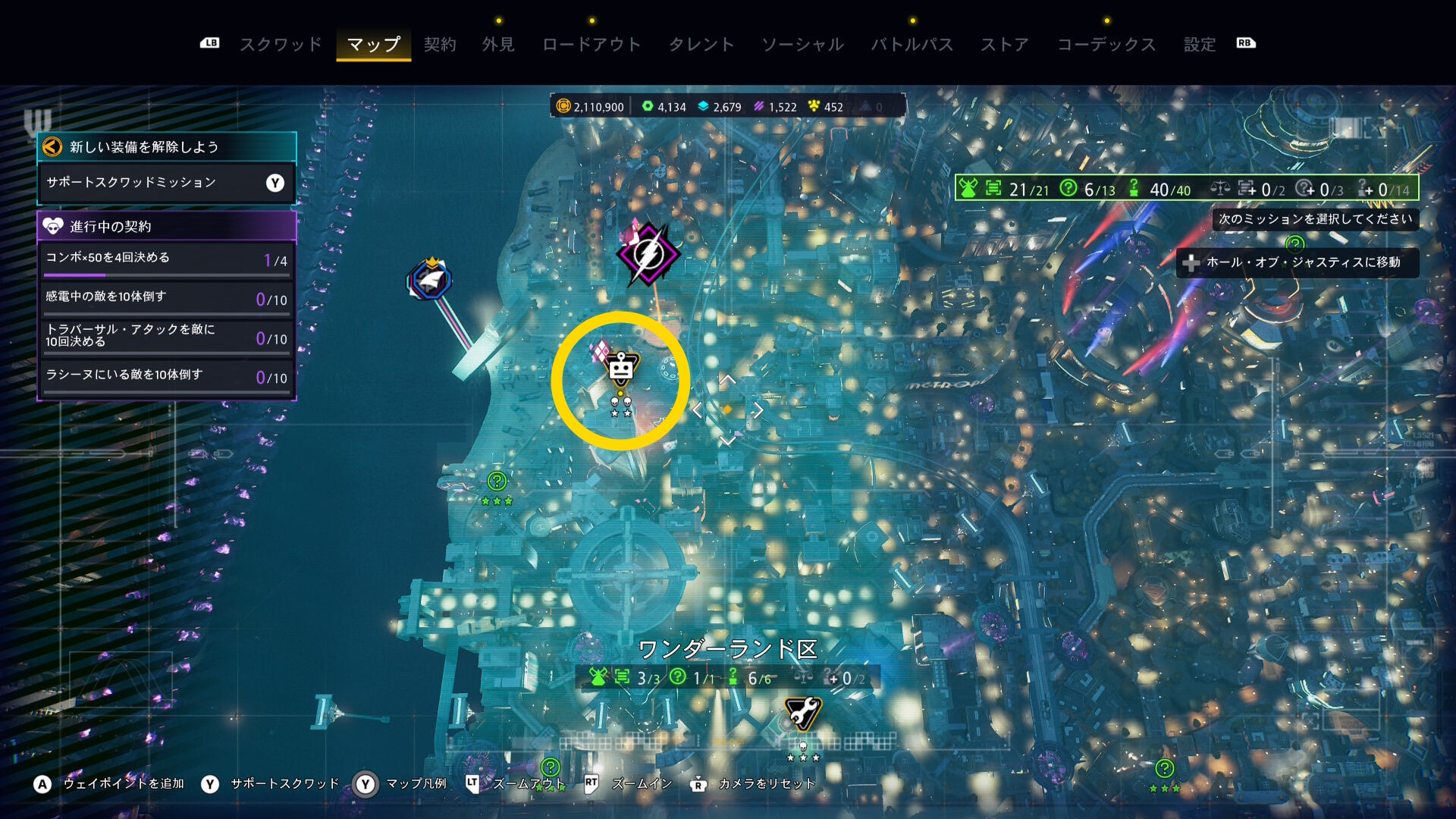Select the コンボ×50を4回決める contract row

point(166,259)
